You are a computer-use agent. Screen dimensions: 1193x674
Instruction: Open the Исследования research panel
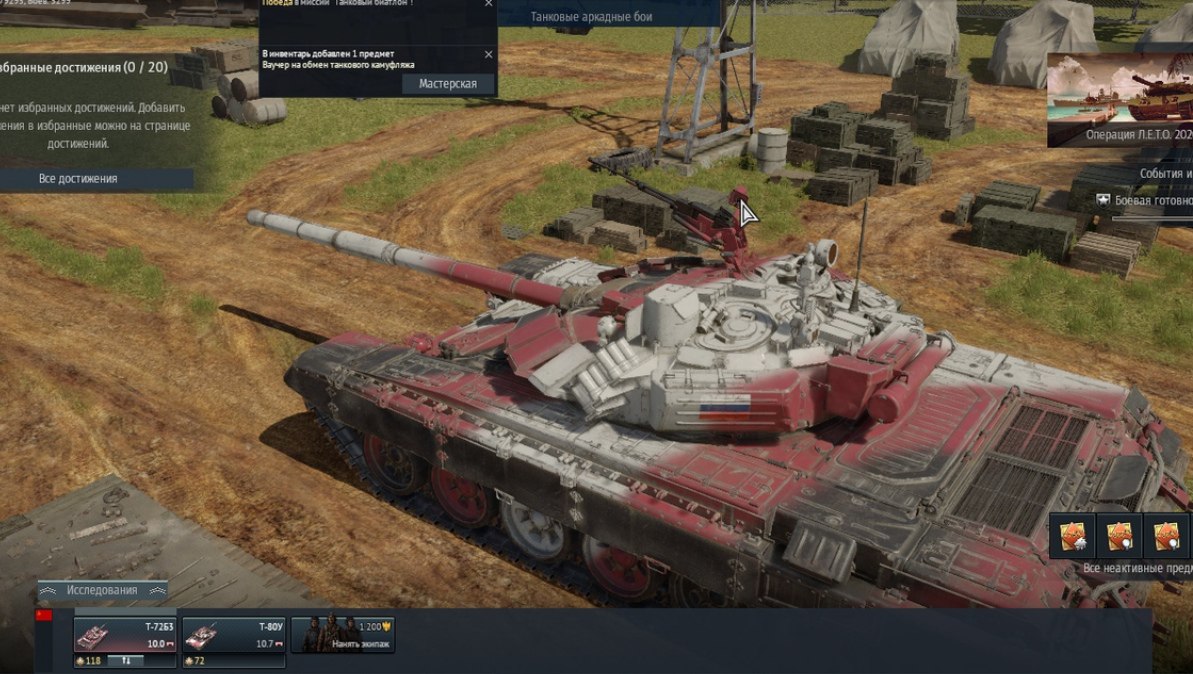(x=102, y=590)
